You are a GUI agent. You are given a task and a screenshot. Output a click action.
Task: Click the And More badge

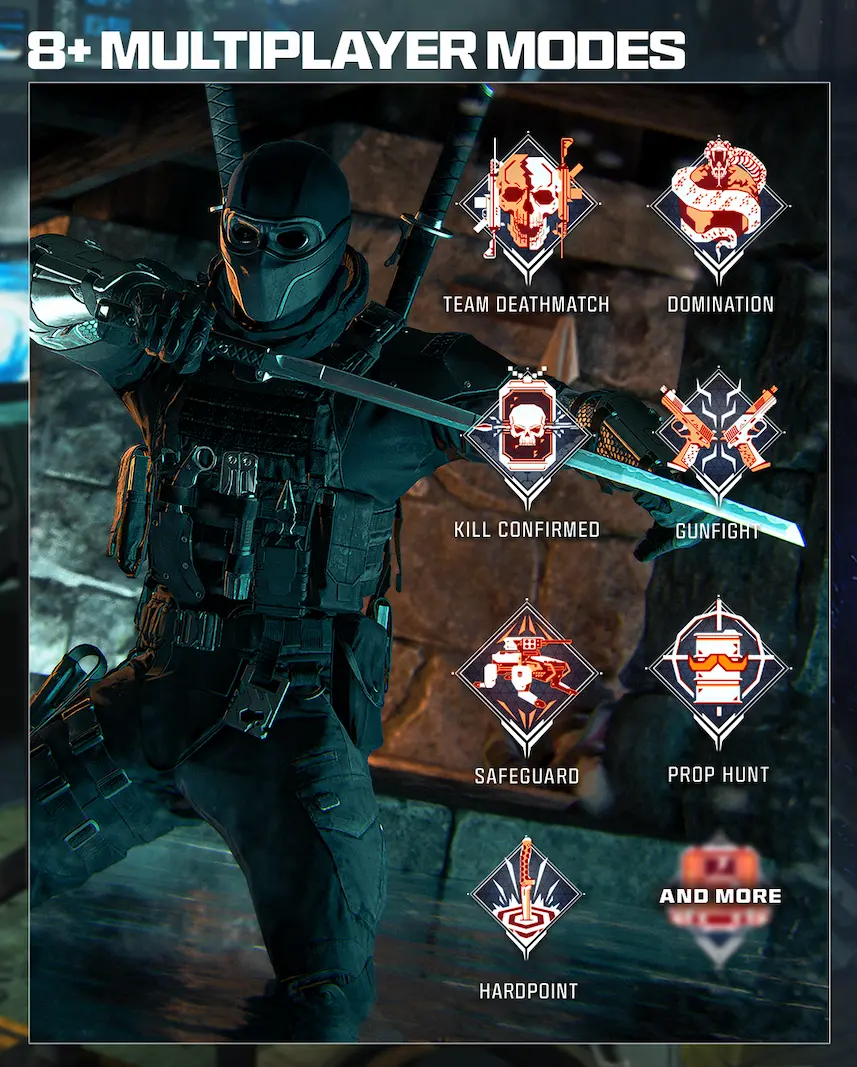pos(720,895)
